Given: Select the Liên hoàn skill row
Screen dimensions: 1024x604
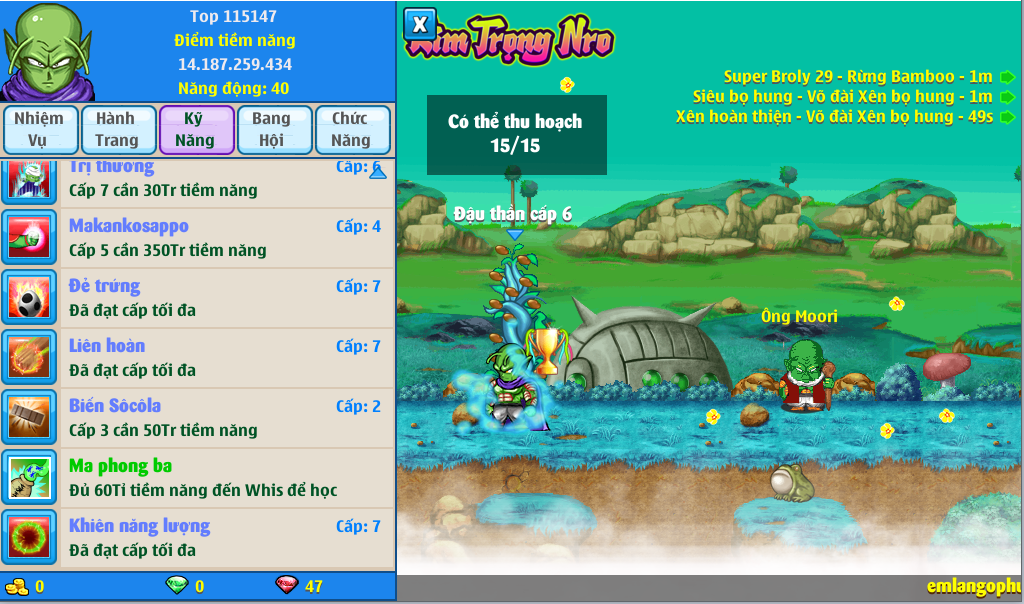Looking at the screenshot, I should [x=198, y=358].
